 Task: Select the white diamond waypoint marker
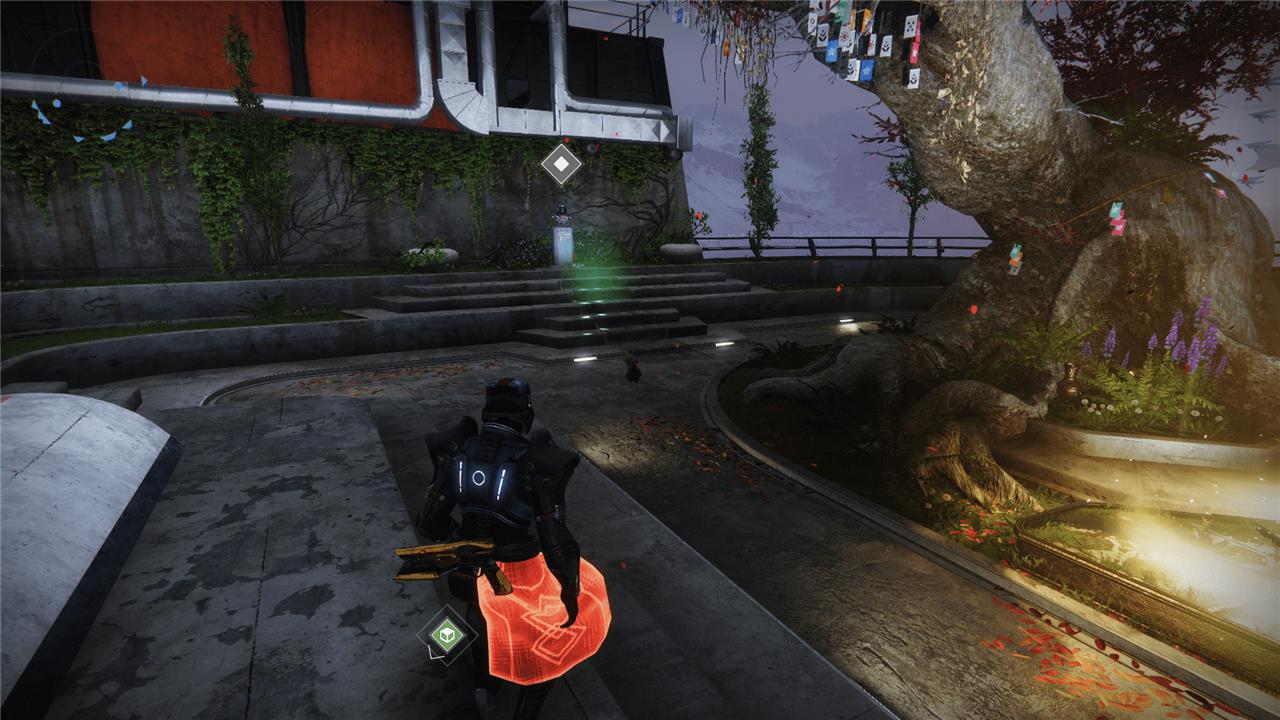[x=561, y=164]
